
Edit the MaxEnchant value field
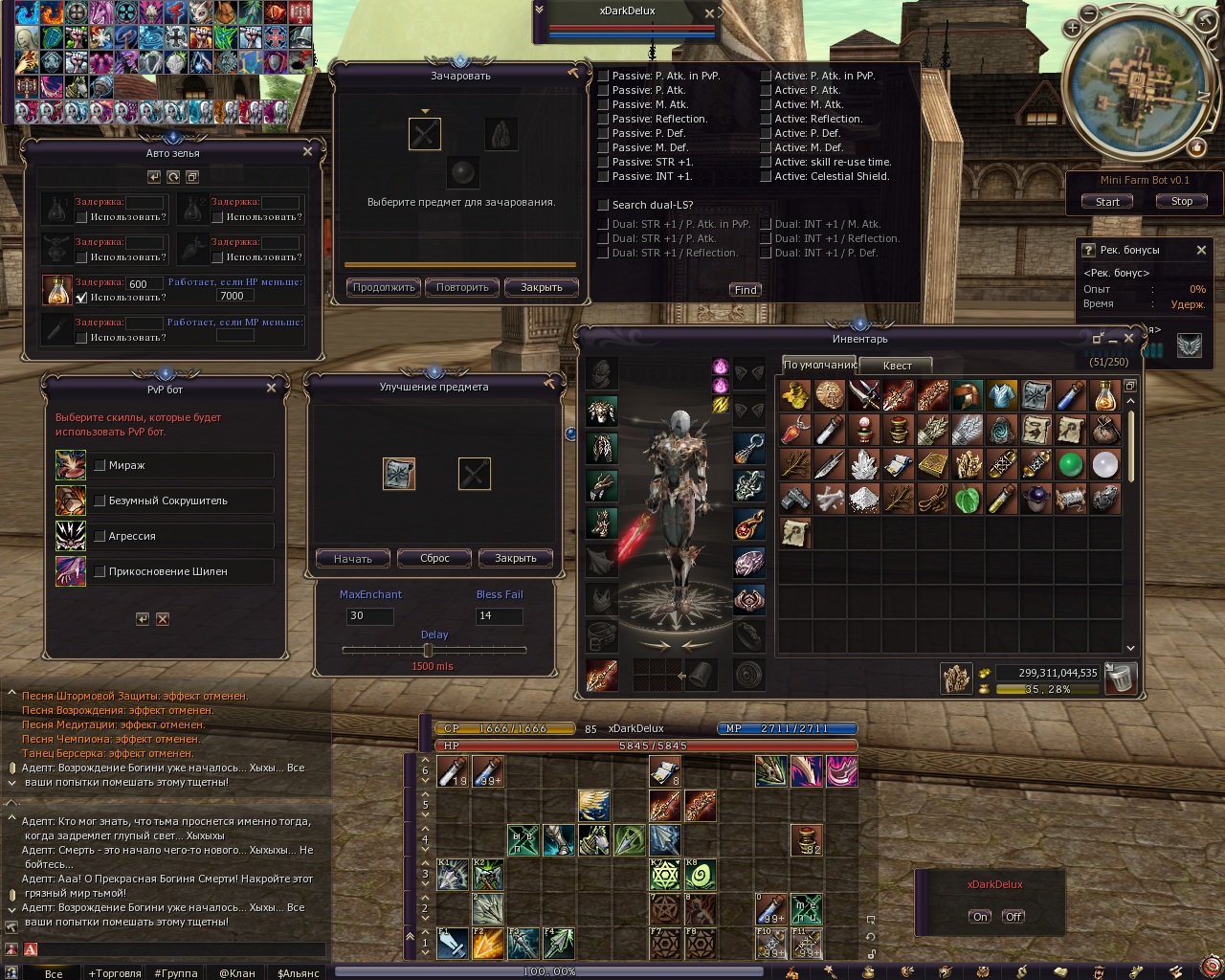pos(370,615)
